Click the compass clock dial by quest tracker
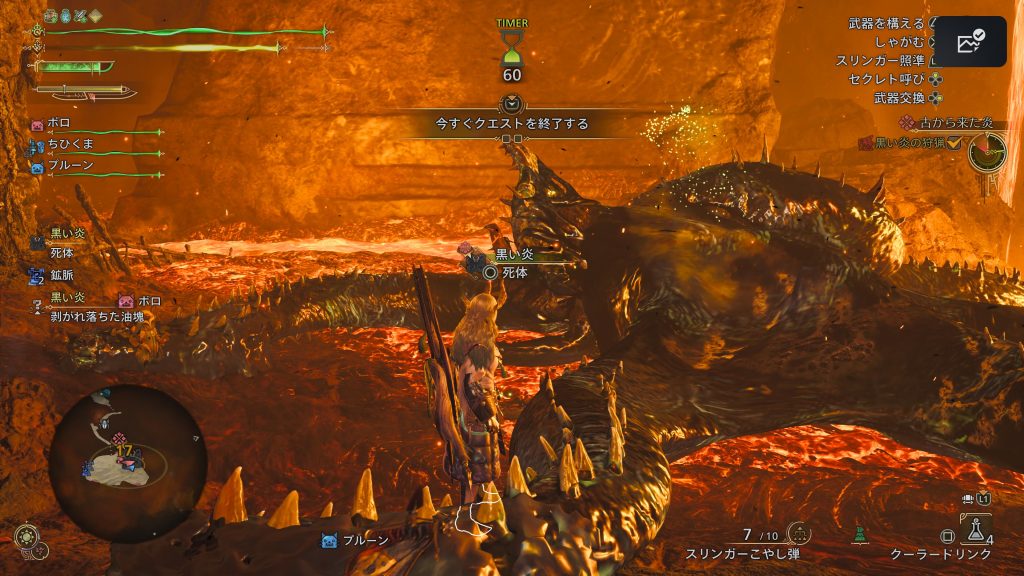The image size is (1024, 576). click(986, 152)
